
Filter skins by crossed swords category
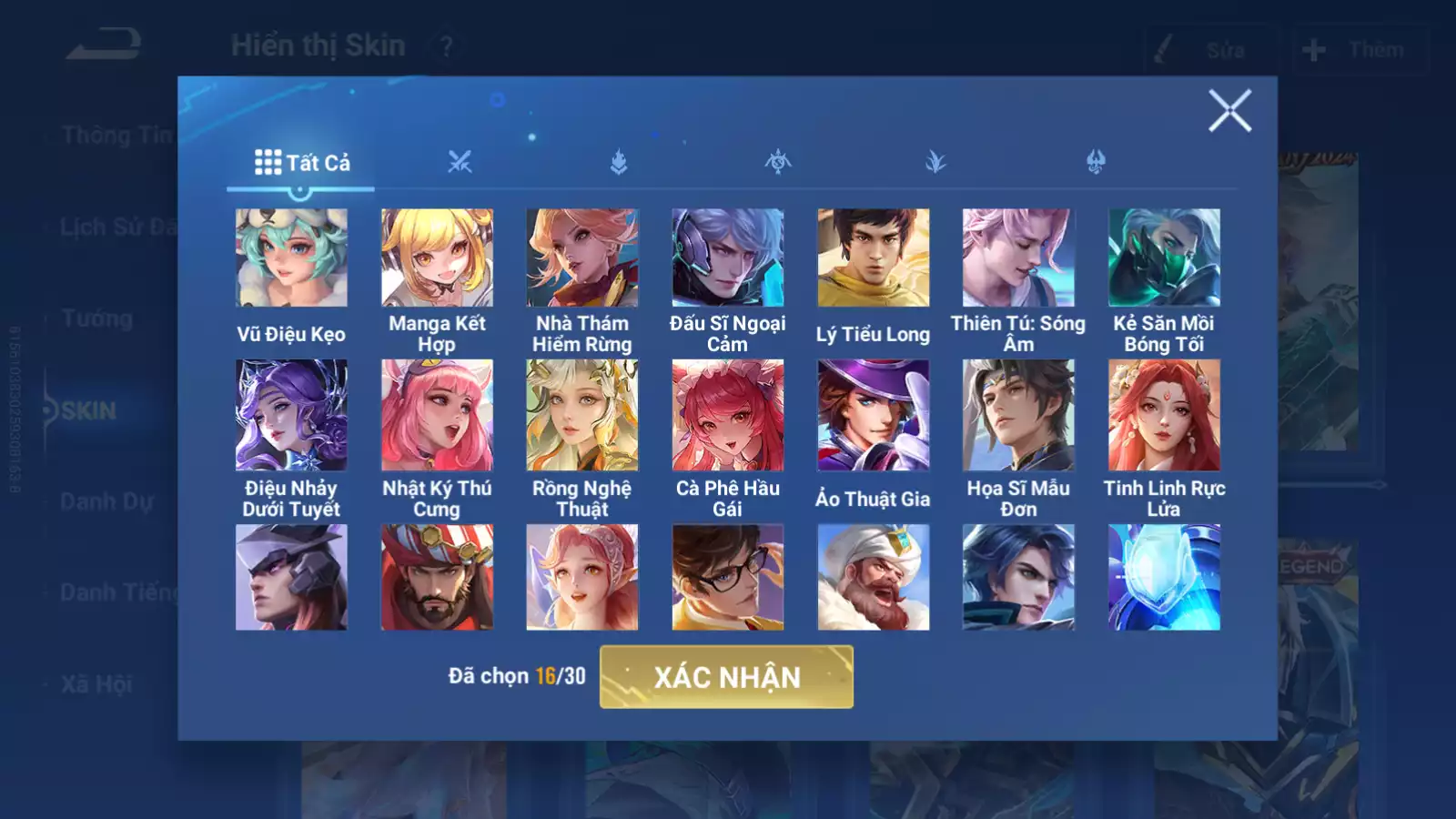click(x=460, y=163)
